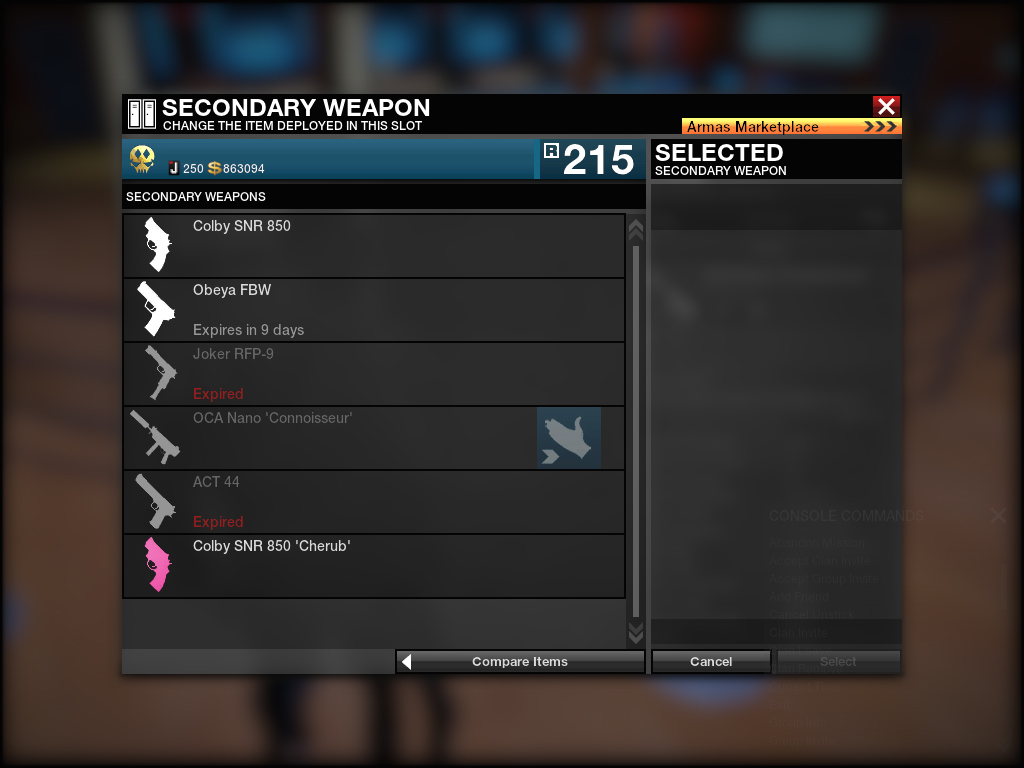This screenshot has height=768, width=1024.
Task: Choose the Obeya FBW pistol
Action: (374, 309)
